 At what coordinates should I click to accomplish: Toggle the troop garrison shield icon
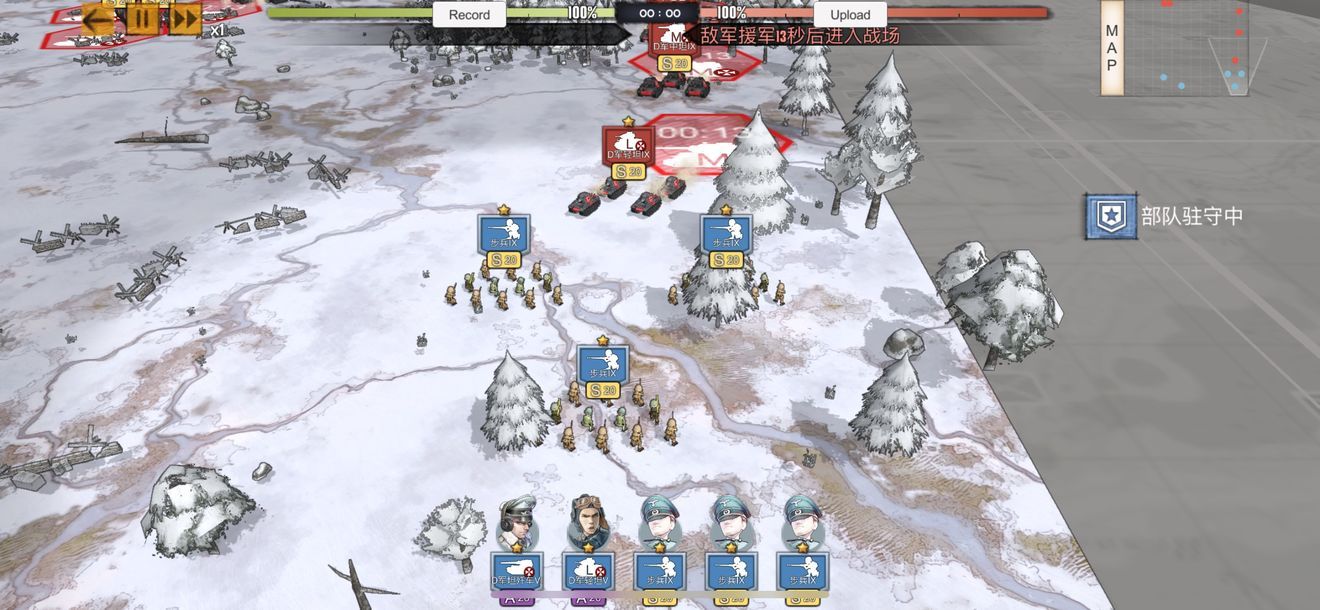[1111, 216]
